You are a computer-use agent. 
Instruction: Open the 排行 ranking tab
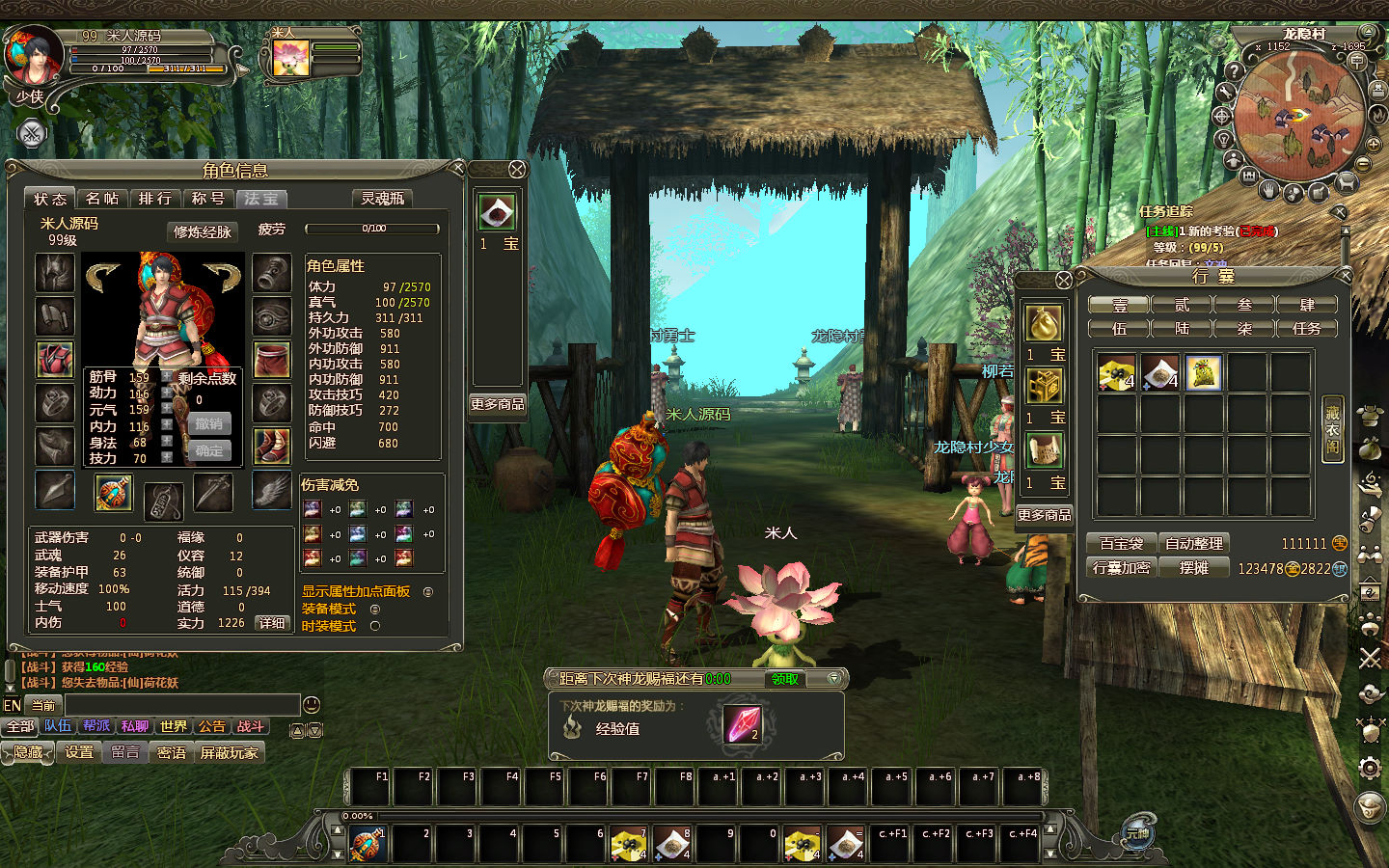pos(154,199)
